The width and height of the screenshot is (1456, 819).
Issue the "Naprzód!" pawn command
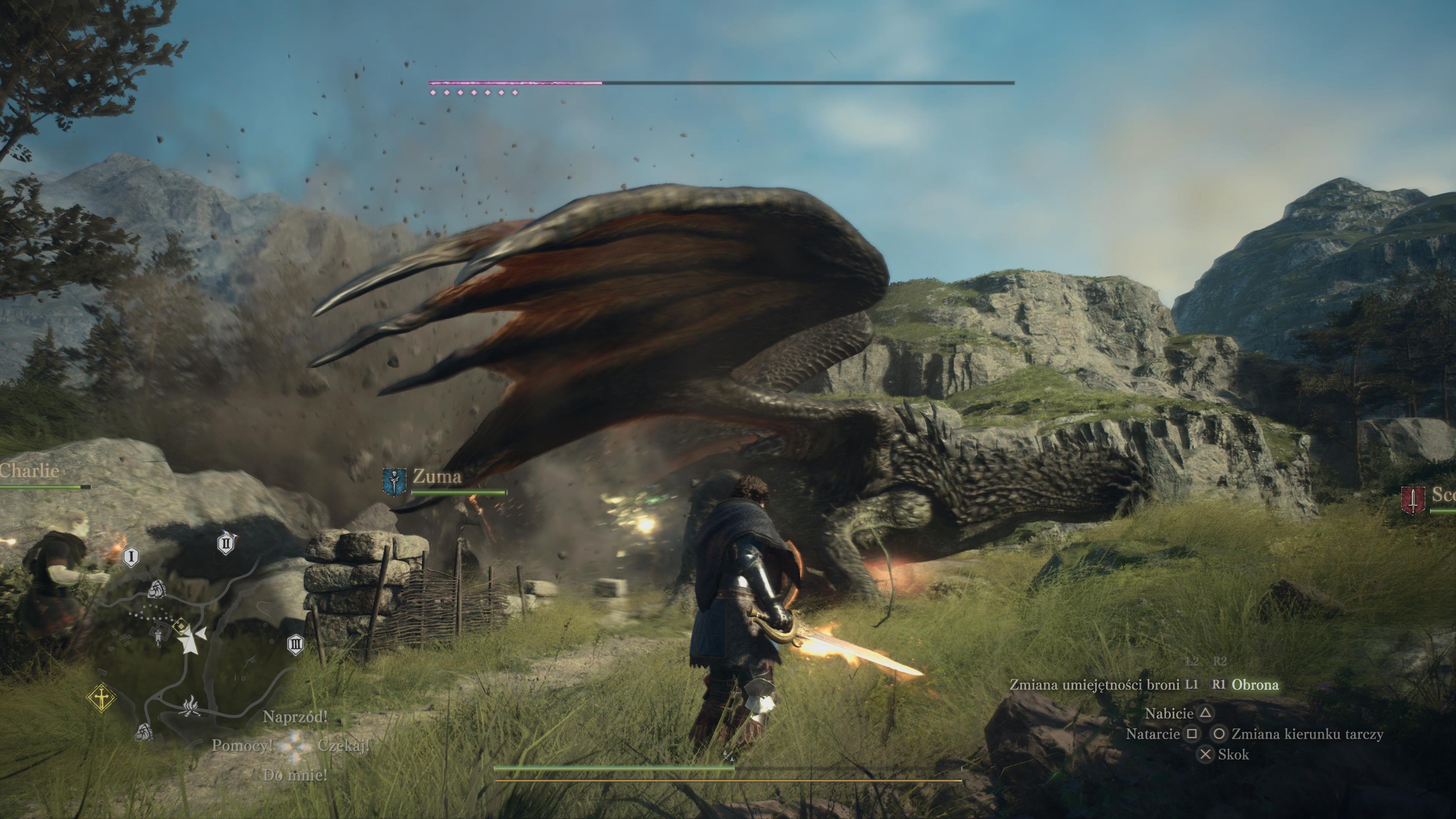(295, 717)
